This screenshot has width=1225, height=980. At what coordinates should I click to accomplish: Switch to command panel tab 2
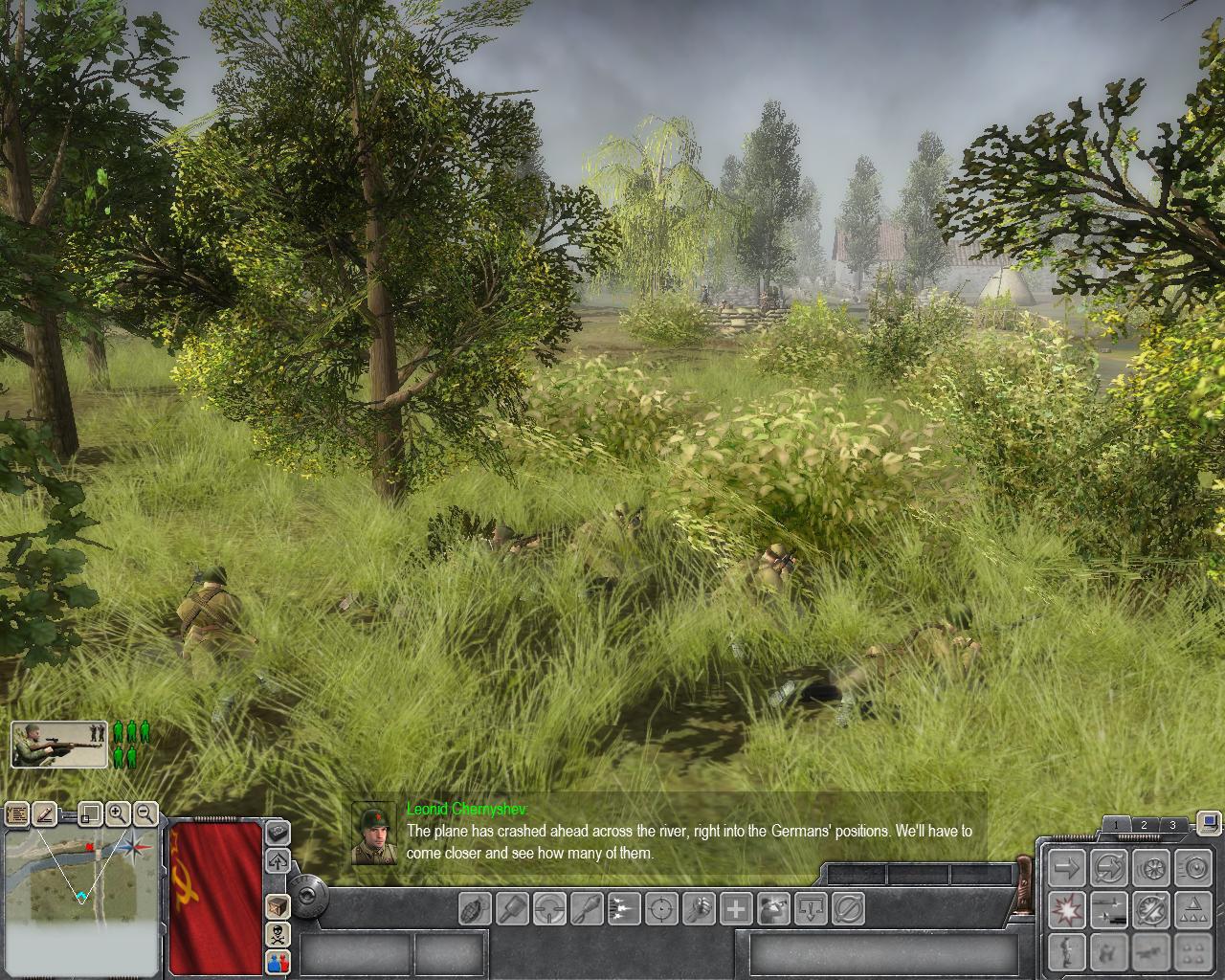coord(1144,825)
